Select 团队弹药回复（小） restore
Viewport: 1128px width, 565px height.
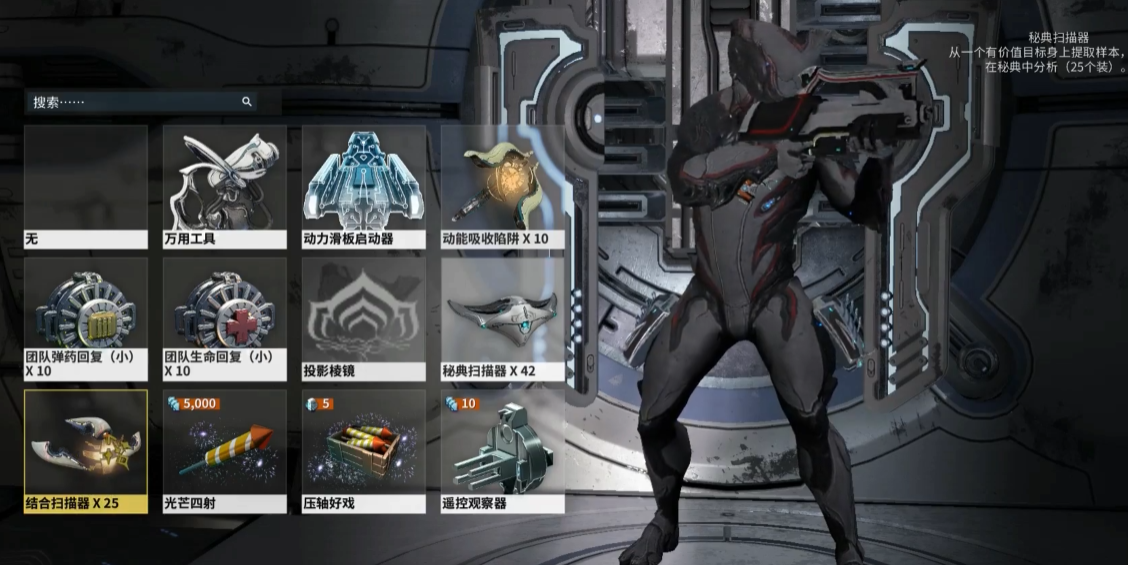[x=86, y=318]
